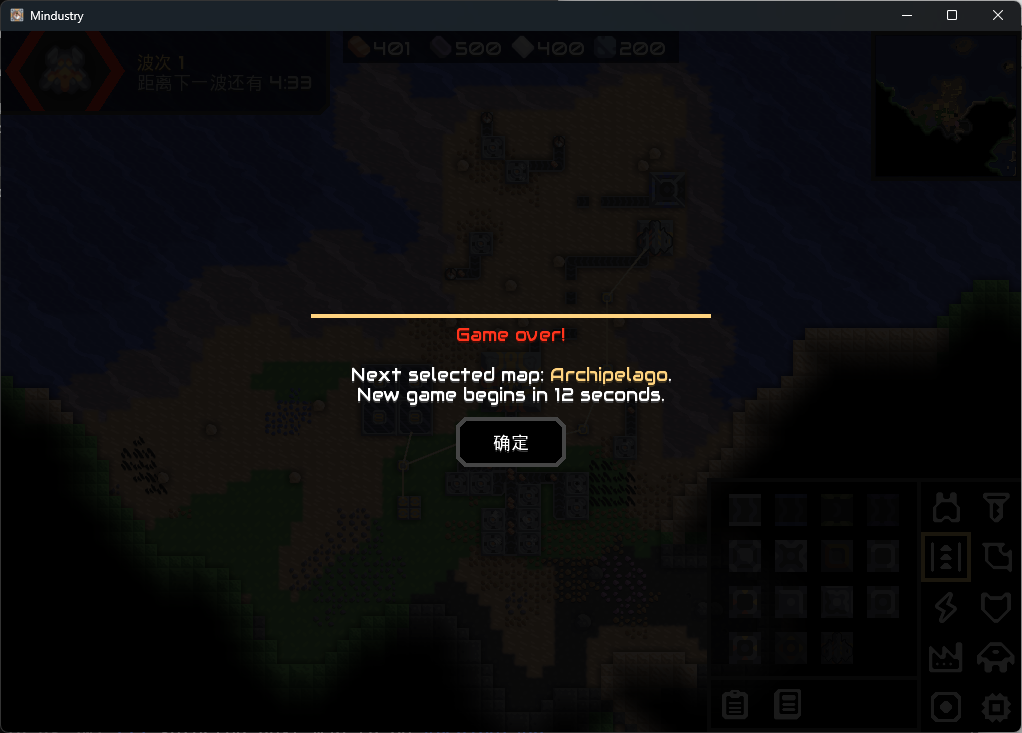1022x733 pixels.
Task: Open the document page icon beside the clipboard
Action: 788,705
